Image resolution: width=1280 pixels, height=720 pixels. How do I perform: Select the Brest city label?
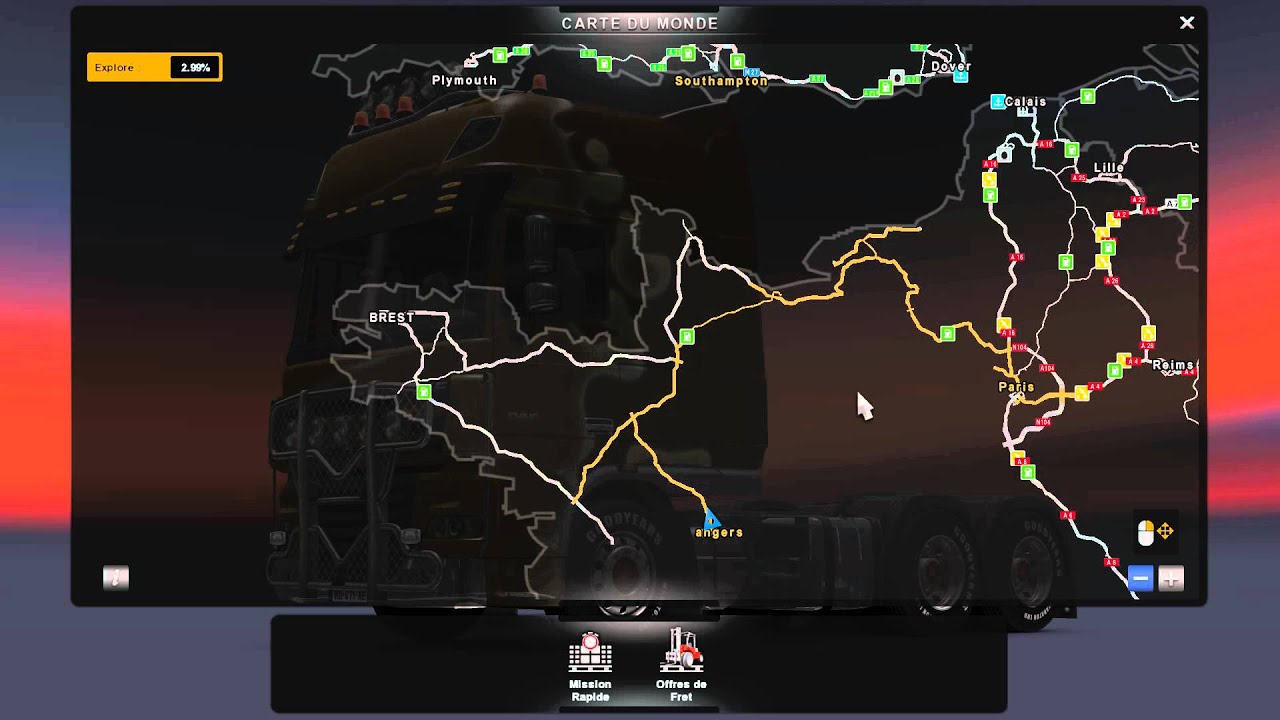(391, 317)
